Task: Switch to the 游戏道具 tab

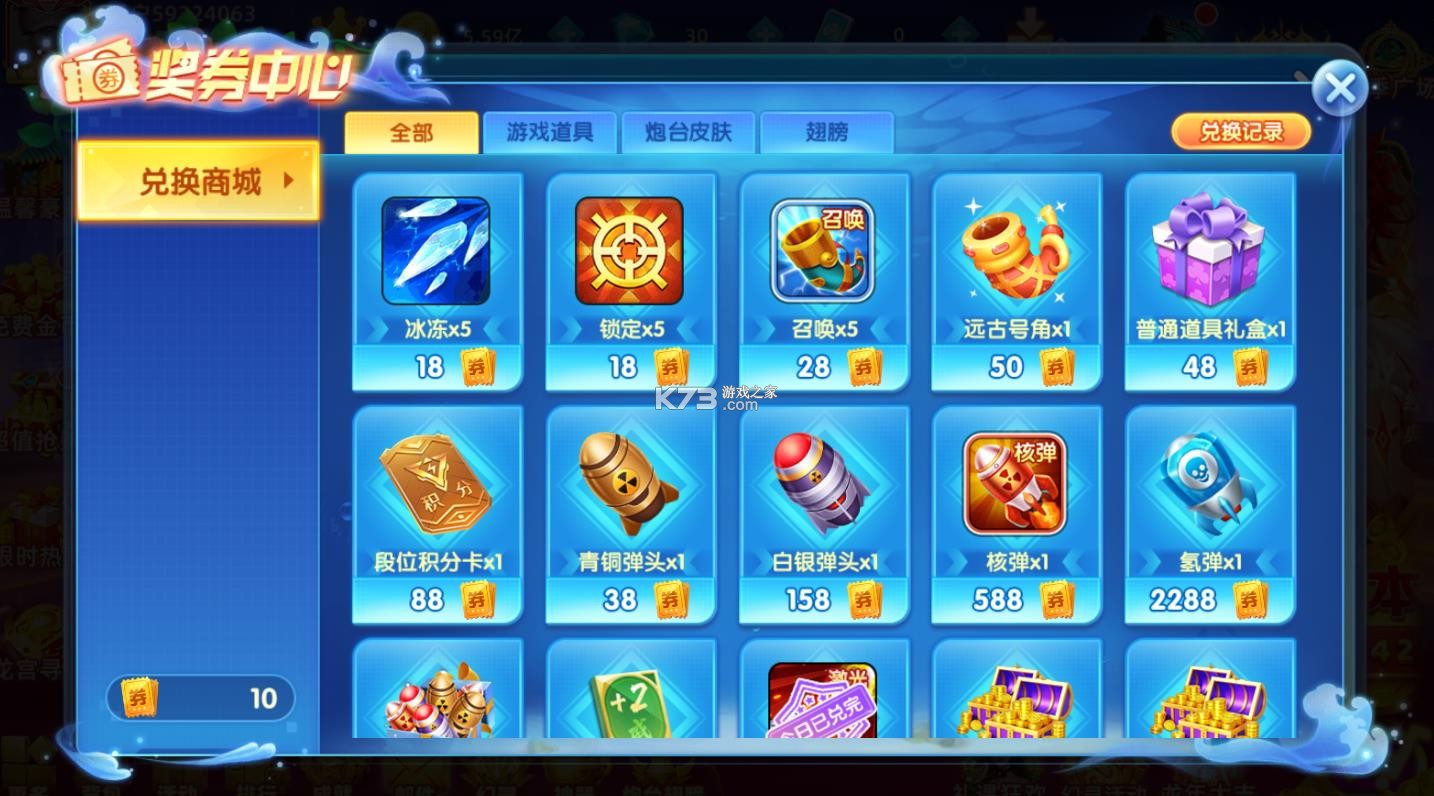Action: [550, 131]
